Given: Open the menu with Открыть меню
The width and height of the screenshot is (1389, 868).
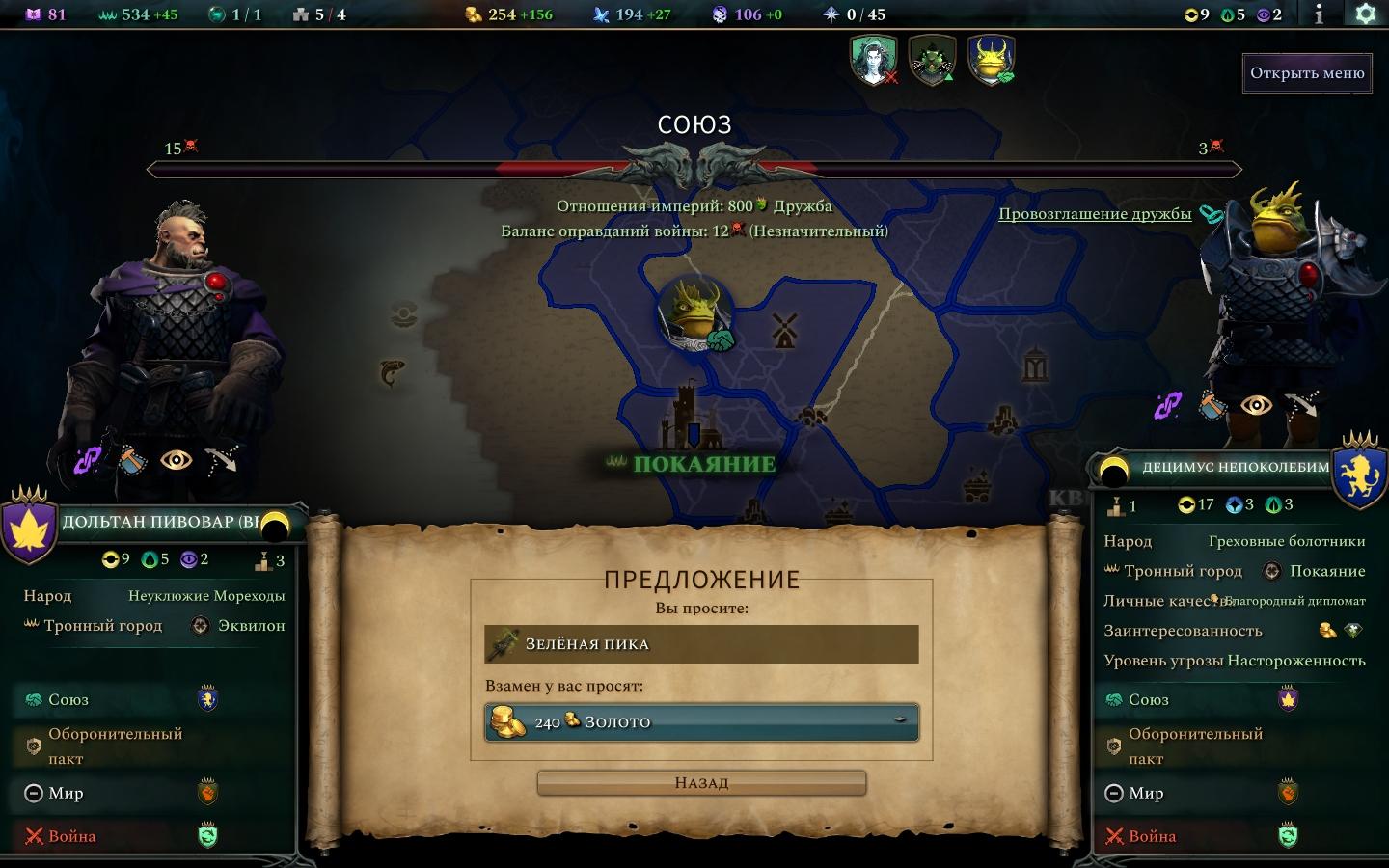Looking at the screenshot, I should point(1307,73).
